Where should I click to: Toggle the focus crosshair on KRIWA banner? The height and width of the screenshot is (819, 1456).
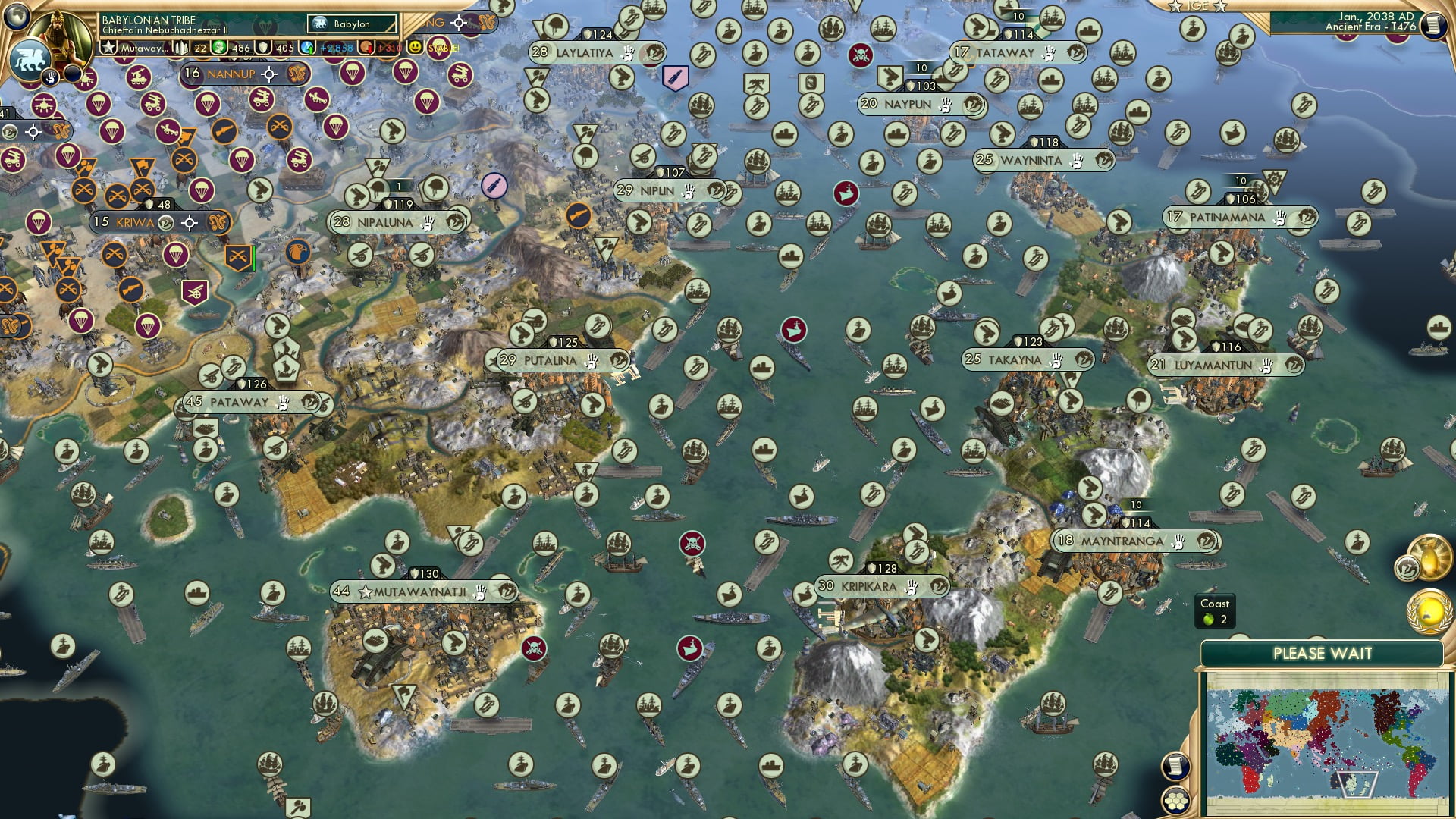click(190, 223)
